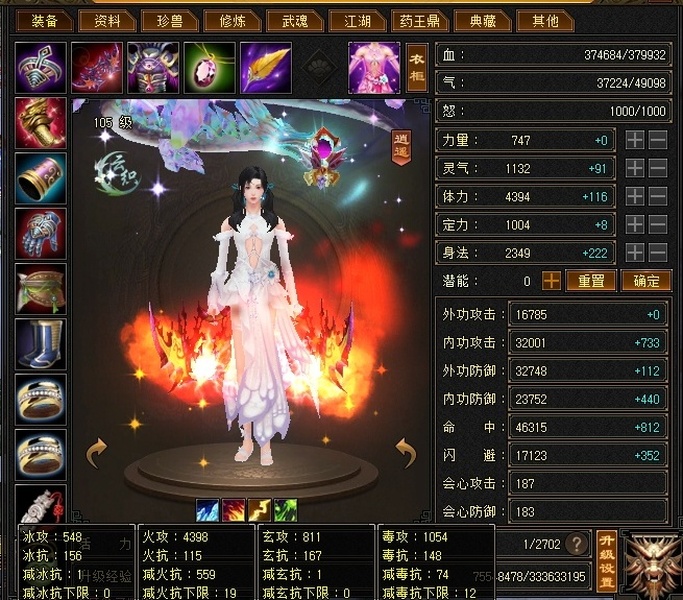The height and width of the screenshot is (600, 683).
Task: Open the 典藏 tab
Action: coord(482,20)
